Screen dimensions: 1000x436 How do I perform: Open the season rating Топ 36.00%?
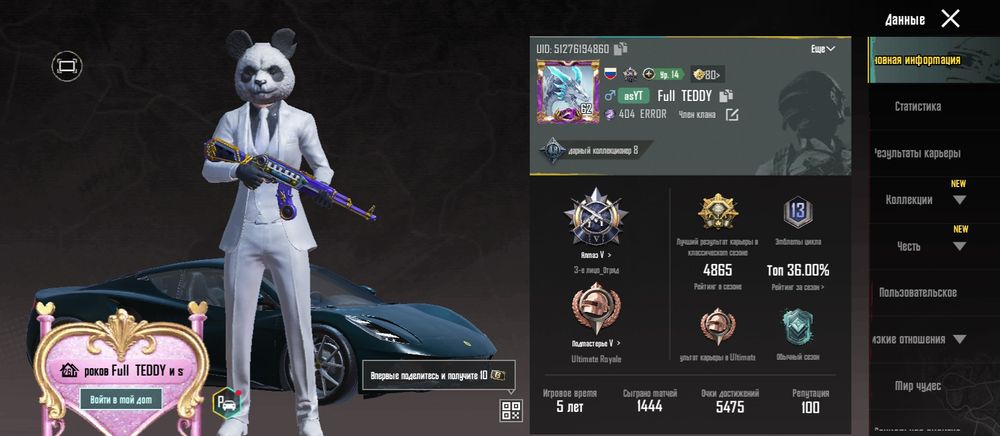coord(797,270)
